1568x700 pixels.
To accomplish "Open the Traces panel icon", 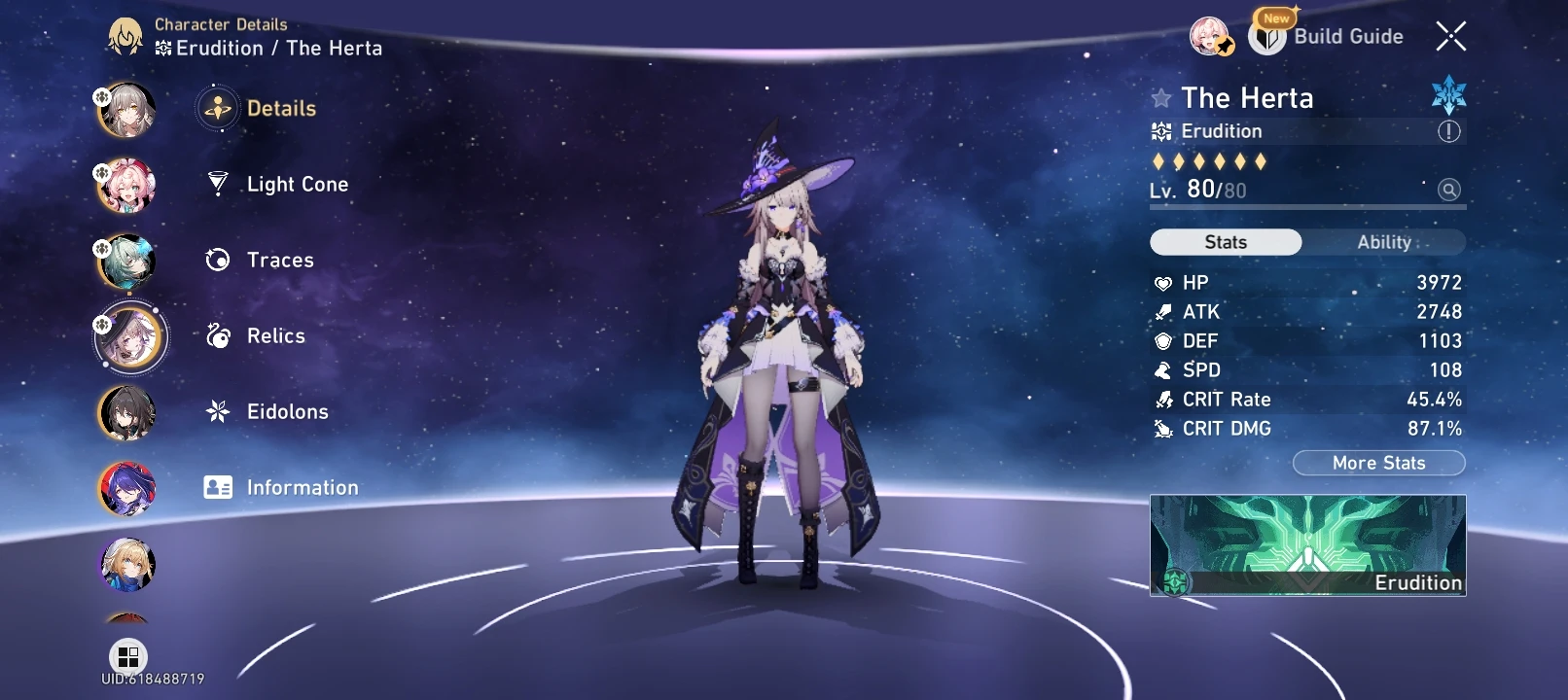I will (218, 260).
